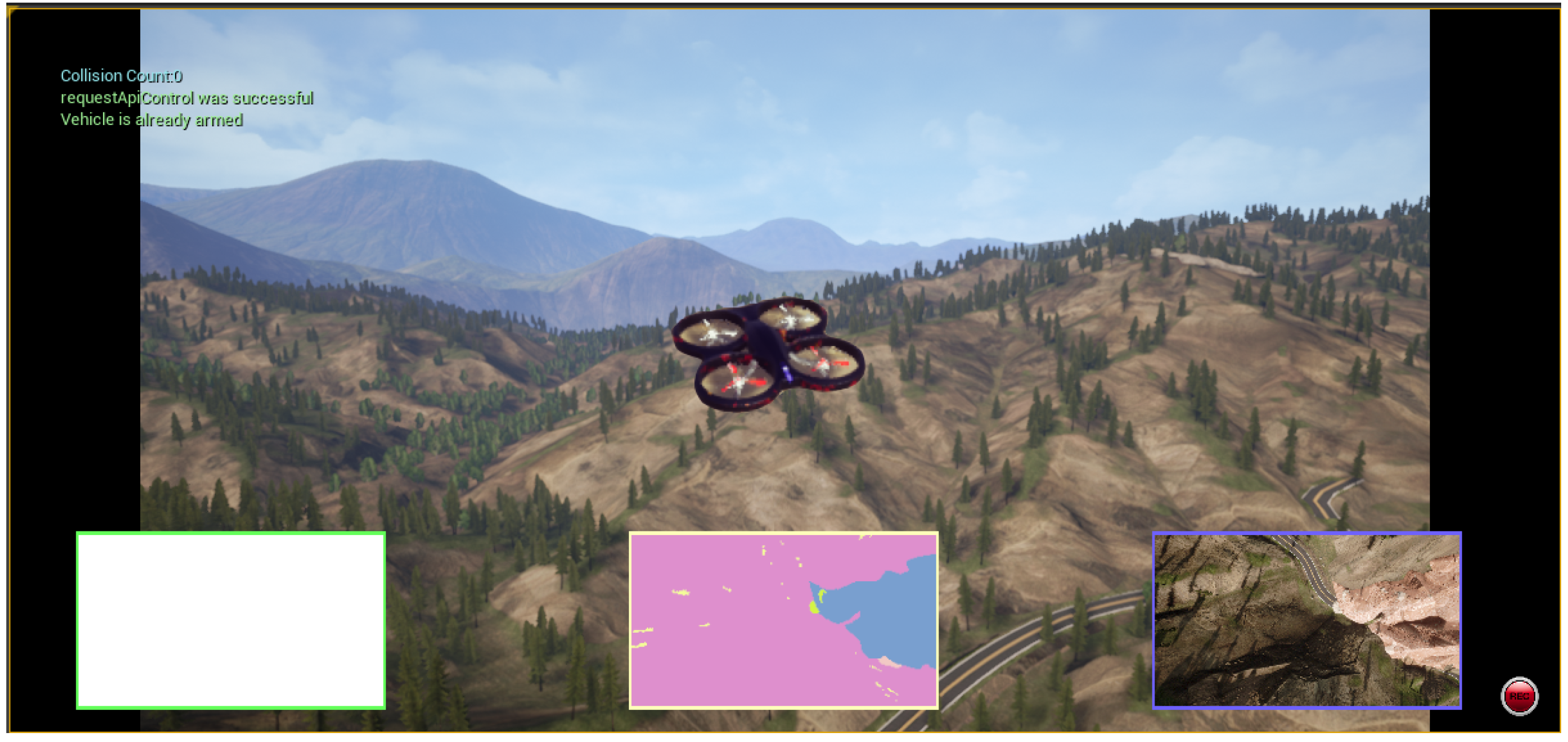Click the Collision Count:0 HUD message

[120, 76]
